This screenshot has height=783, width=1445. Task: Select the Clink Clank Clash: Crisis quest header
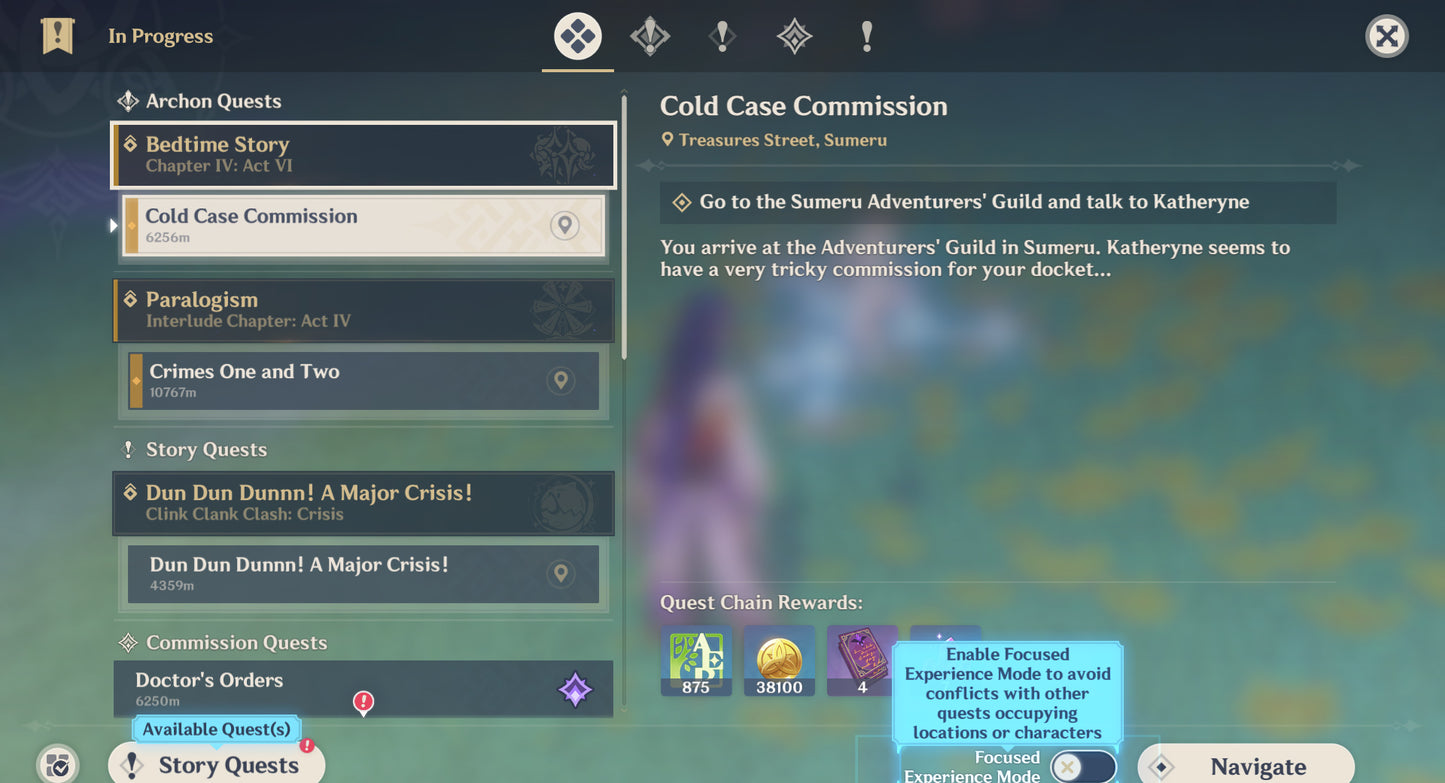click(x=363, y=503)
